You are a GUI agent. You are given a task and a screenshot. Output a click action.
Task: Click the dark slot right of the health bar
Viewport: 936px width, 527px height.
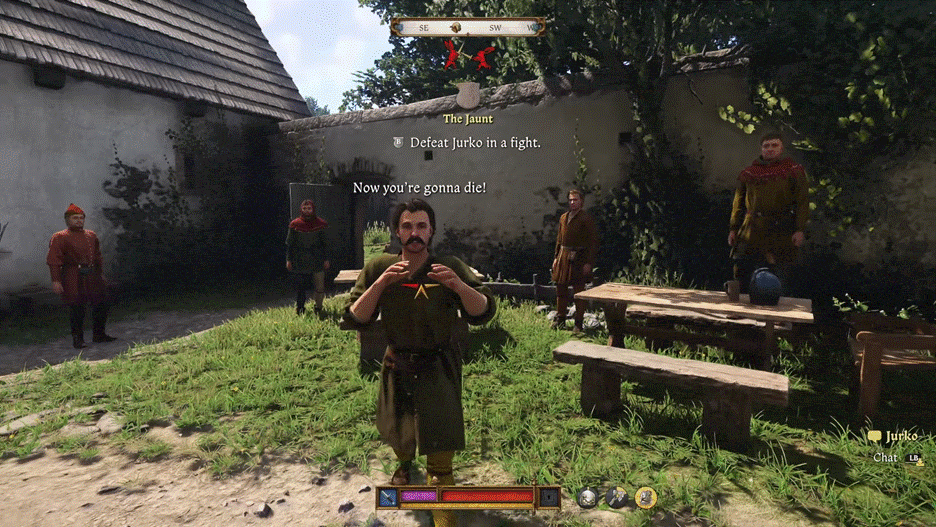[x=549, y=496]
